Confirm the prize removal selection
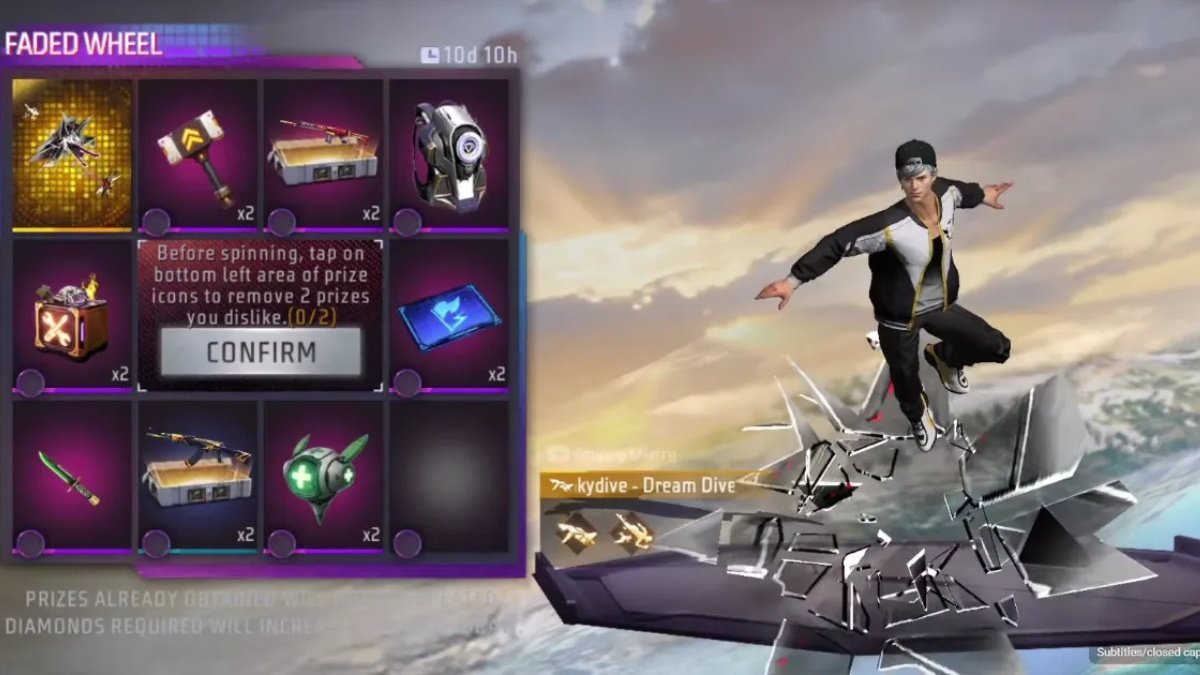 pyautogui.click(x=260, y=352)
